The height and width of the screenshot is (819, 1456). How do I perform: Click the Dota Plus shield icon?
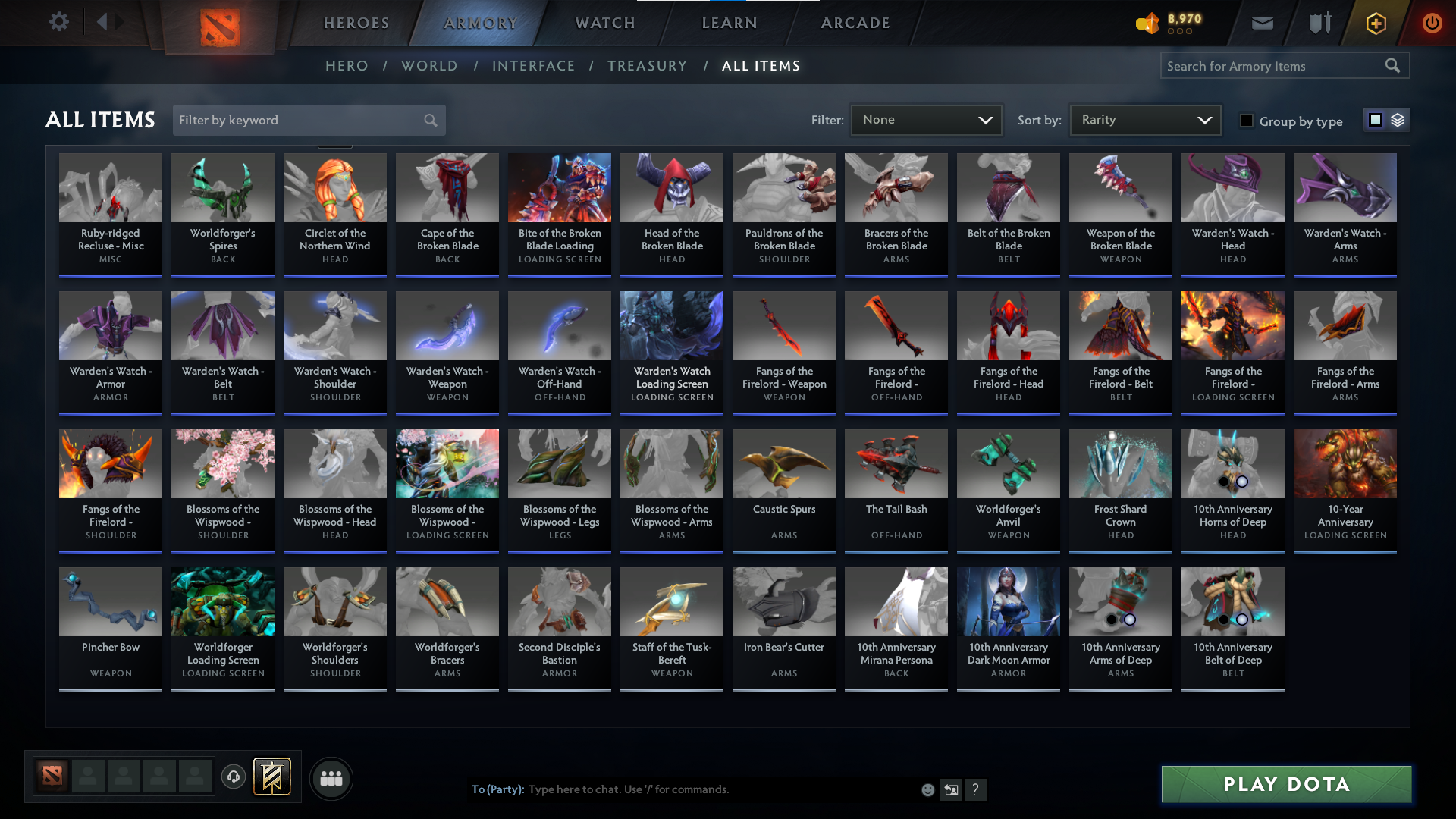(1318, 23)
